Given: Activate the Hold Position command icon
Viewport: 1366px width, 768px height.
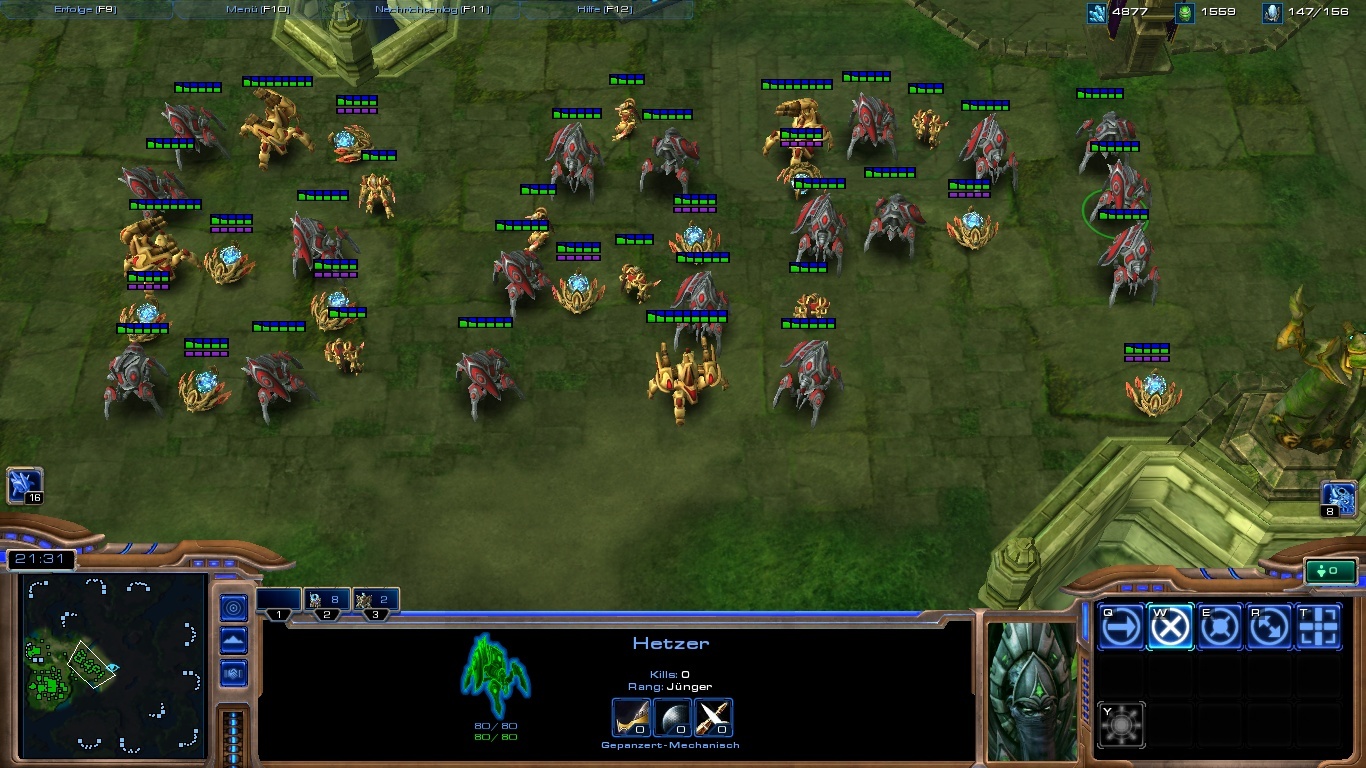Looking at the screenshot, I should [1219, 628].
